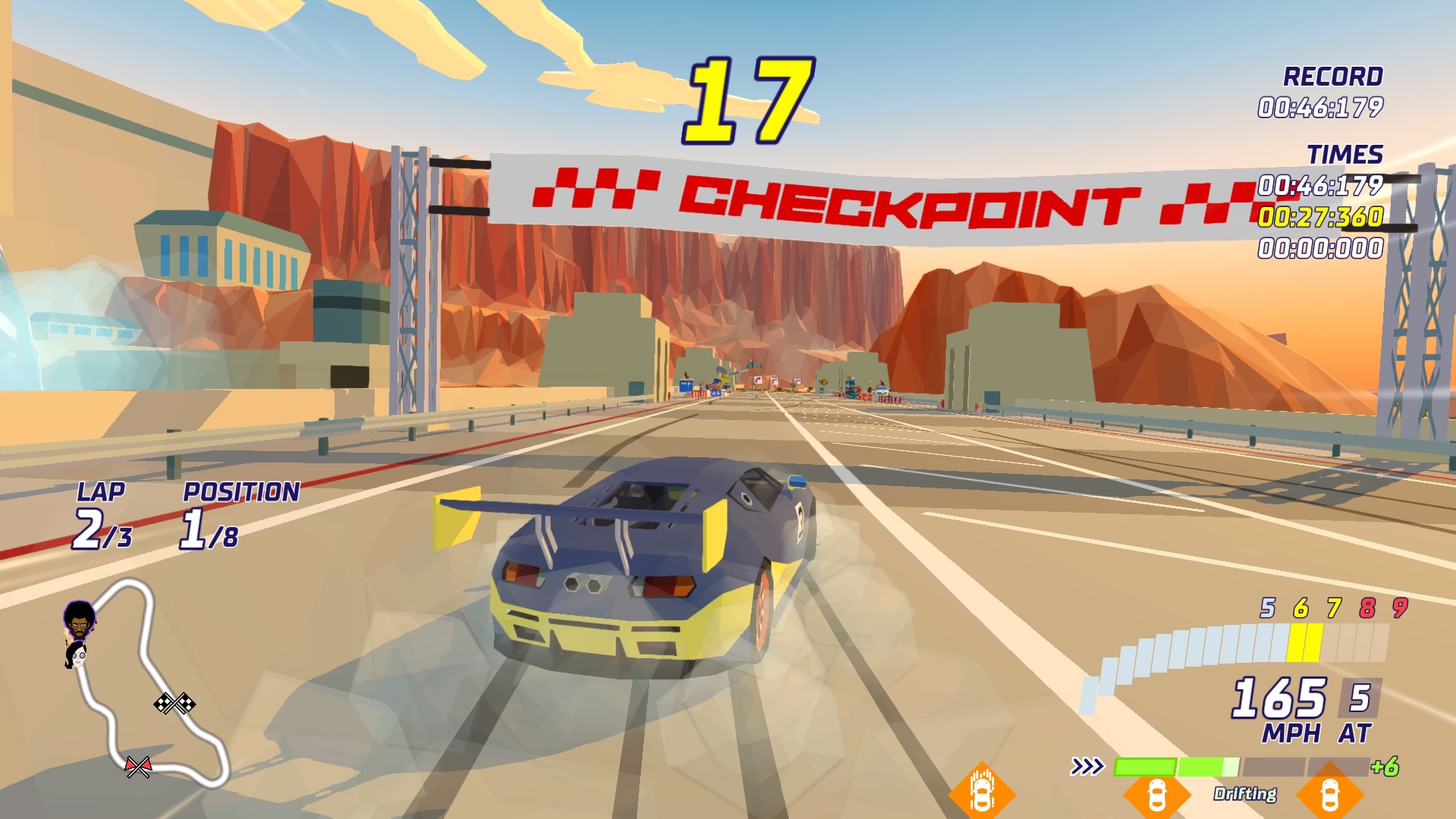1456x819 pixels.
Task: Click the orange speeding car diamond icon
Action: (x=982, y=791)
